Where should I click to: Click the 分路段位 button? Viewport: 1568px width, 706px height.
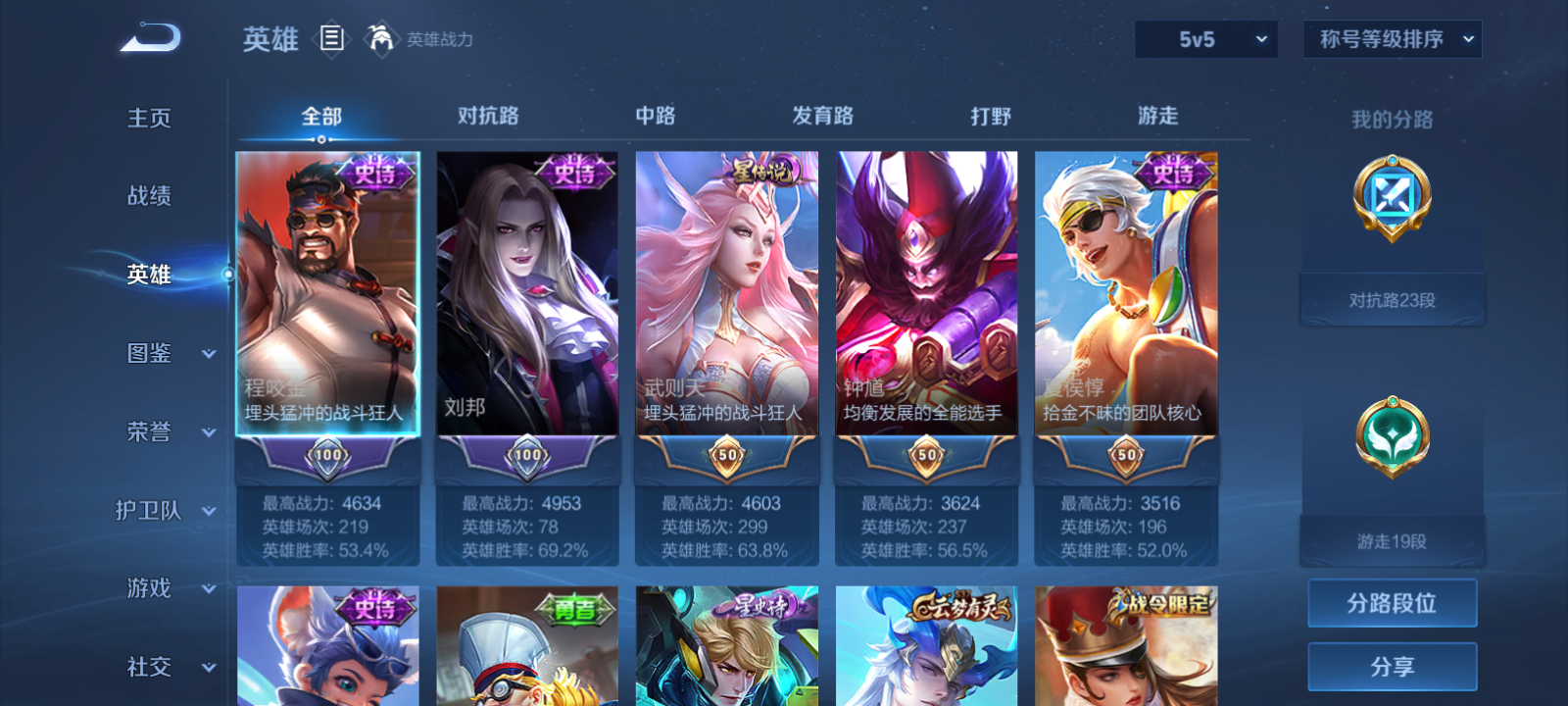click(x=1392, y=602)
